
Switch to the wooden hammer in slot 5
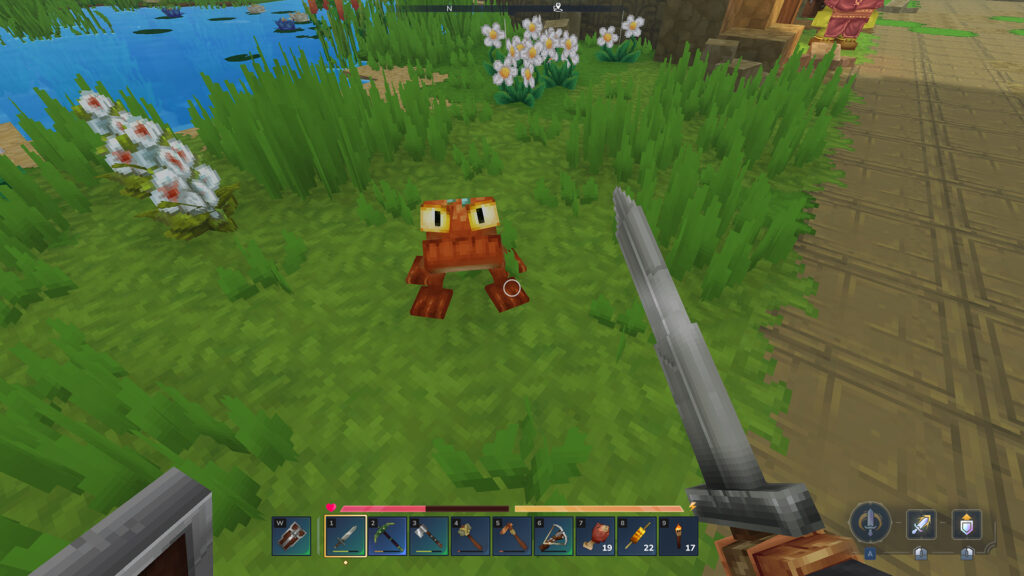[511, 536]
